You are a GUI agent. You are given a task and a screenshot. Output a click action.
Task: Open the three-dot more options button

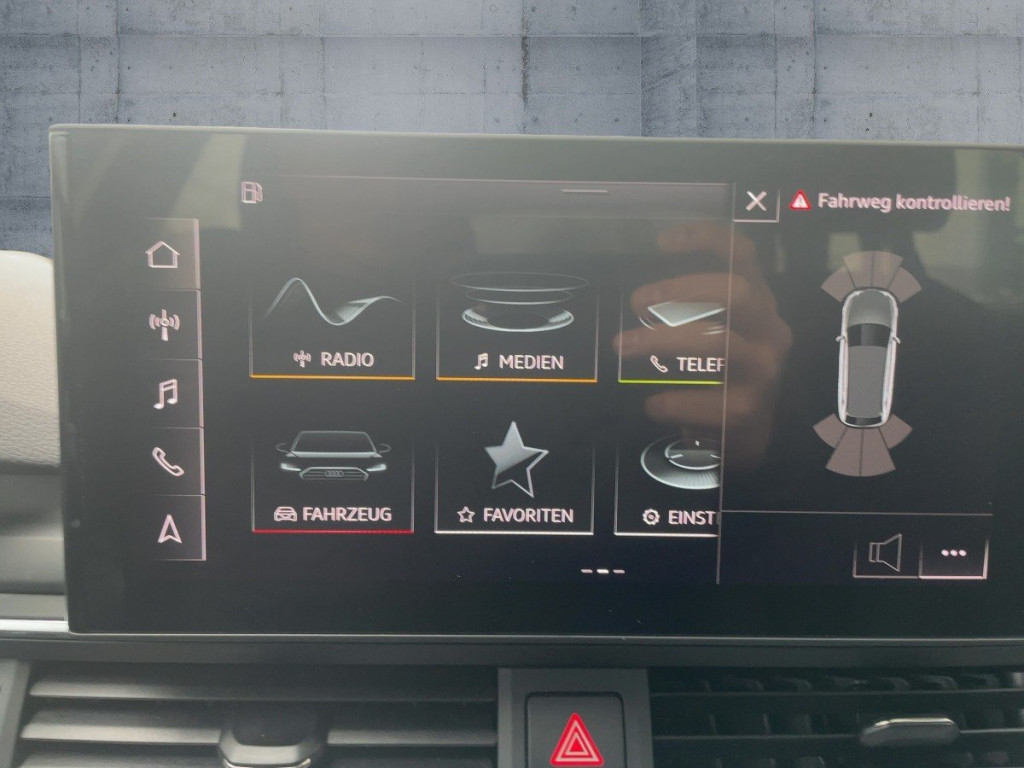953,554
